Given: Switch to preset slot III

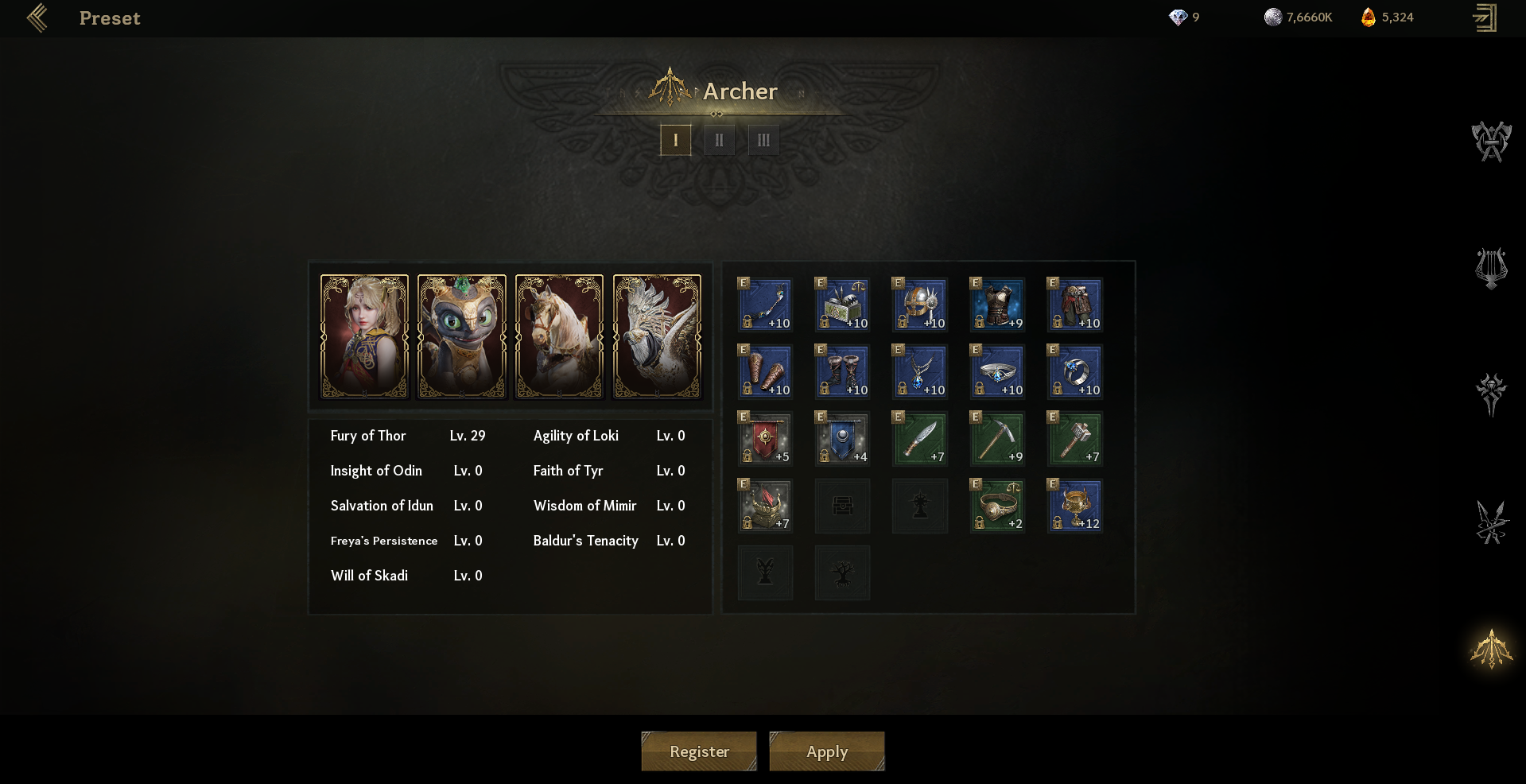Looking at the screenshot, I should tap(763, 140).
